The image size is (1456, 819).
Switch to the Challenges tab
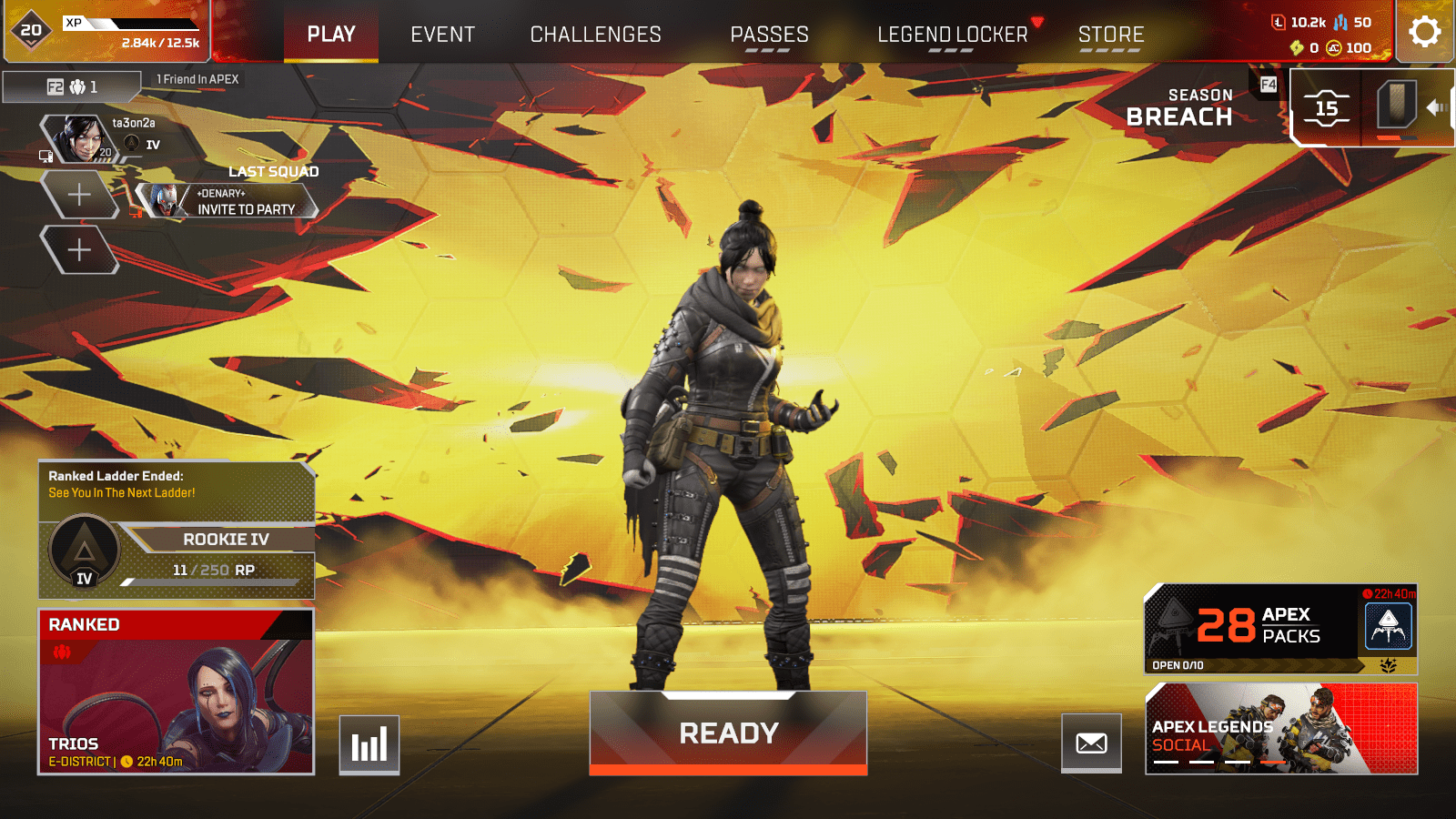(595, 35)
